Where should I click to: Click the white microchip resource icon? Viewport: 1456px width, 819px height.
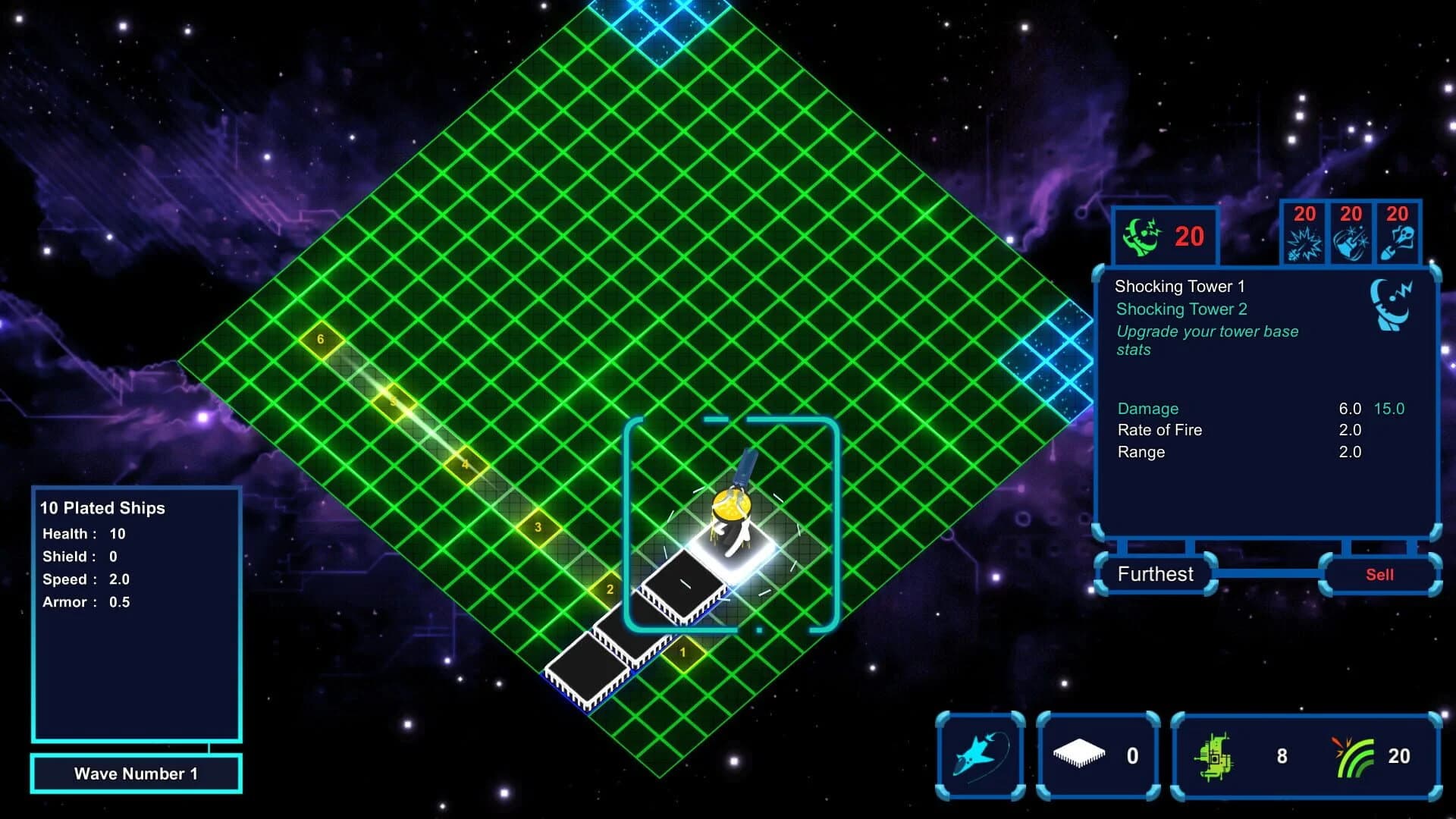[x=1079, y=754]
